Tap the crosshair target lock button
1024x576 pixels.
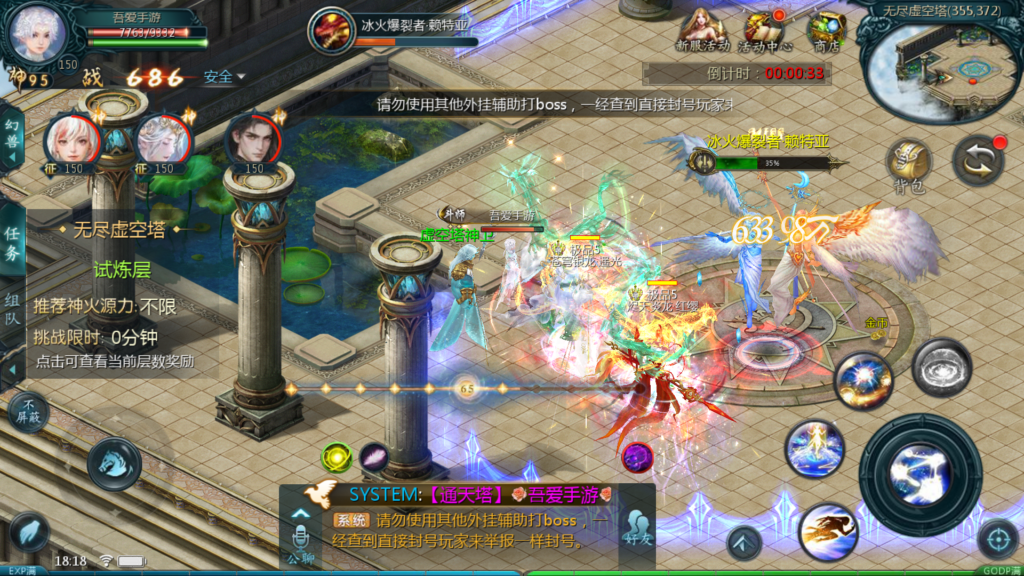997,540
